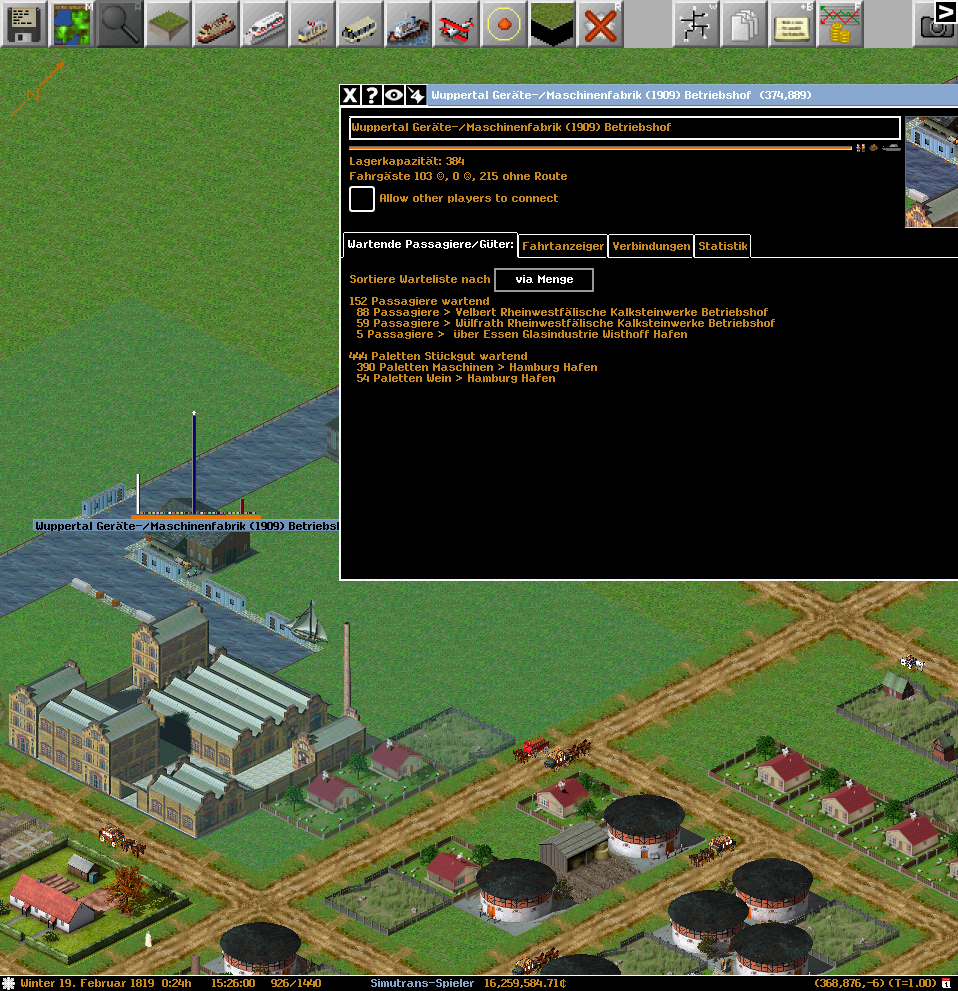The height and width of the screenshot is (991, 958).
Task: Open the finances chart with coins
Action: point(840,23)
